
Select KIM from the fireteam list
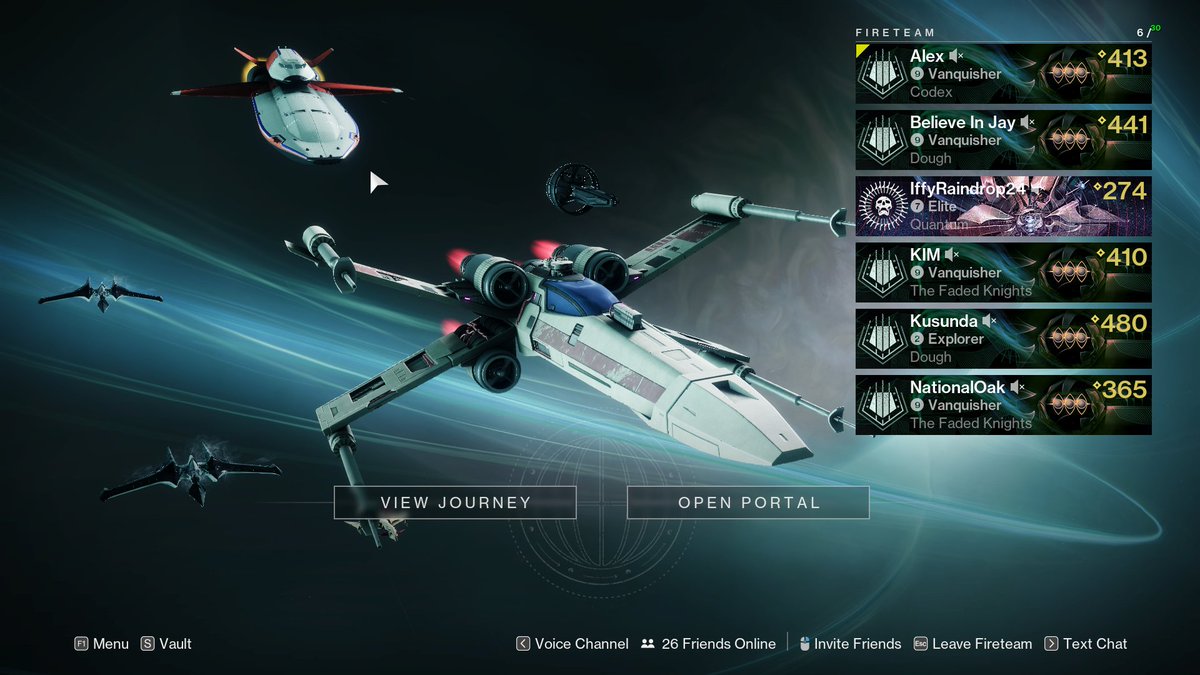(1003, 272)
